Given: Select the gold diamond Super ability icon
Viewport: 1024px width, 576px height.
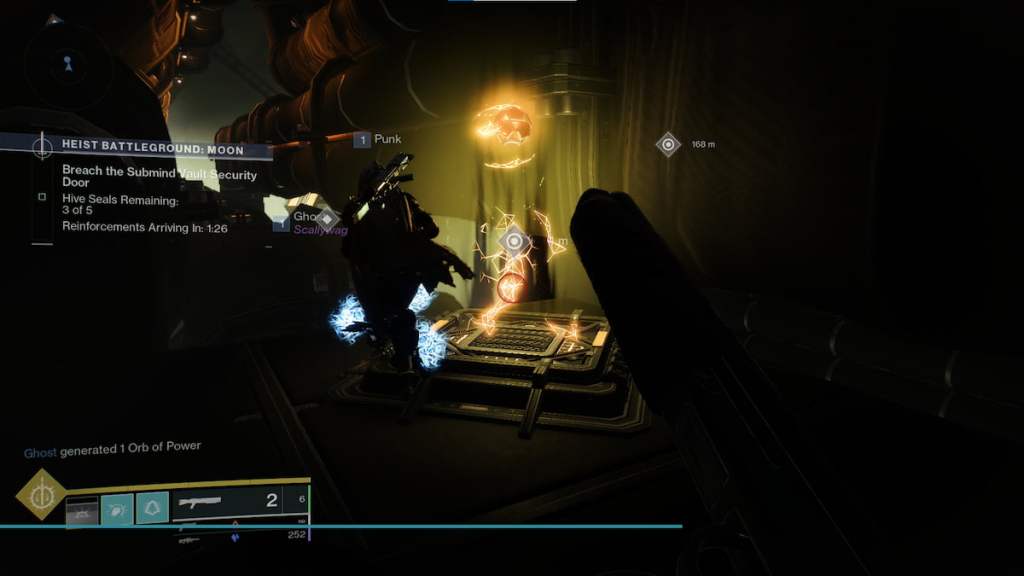Looking at the screenshot, I should coord(41,494).
